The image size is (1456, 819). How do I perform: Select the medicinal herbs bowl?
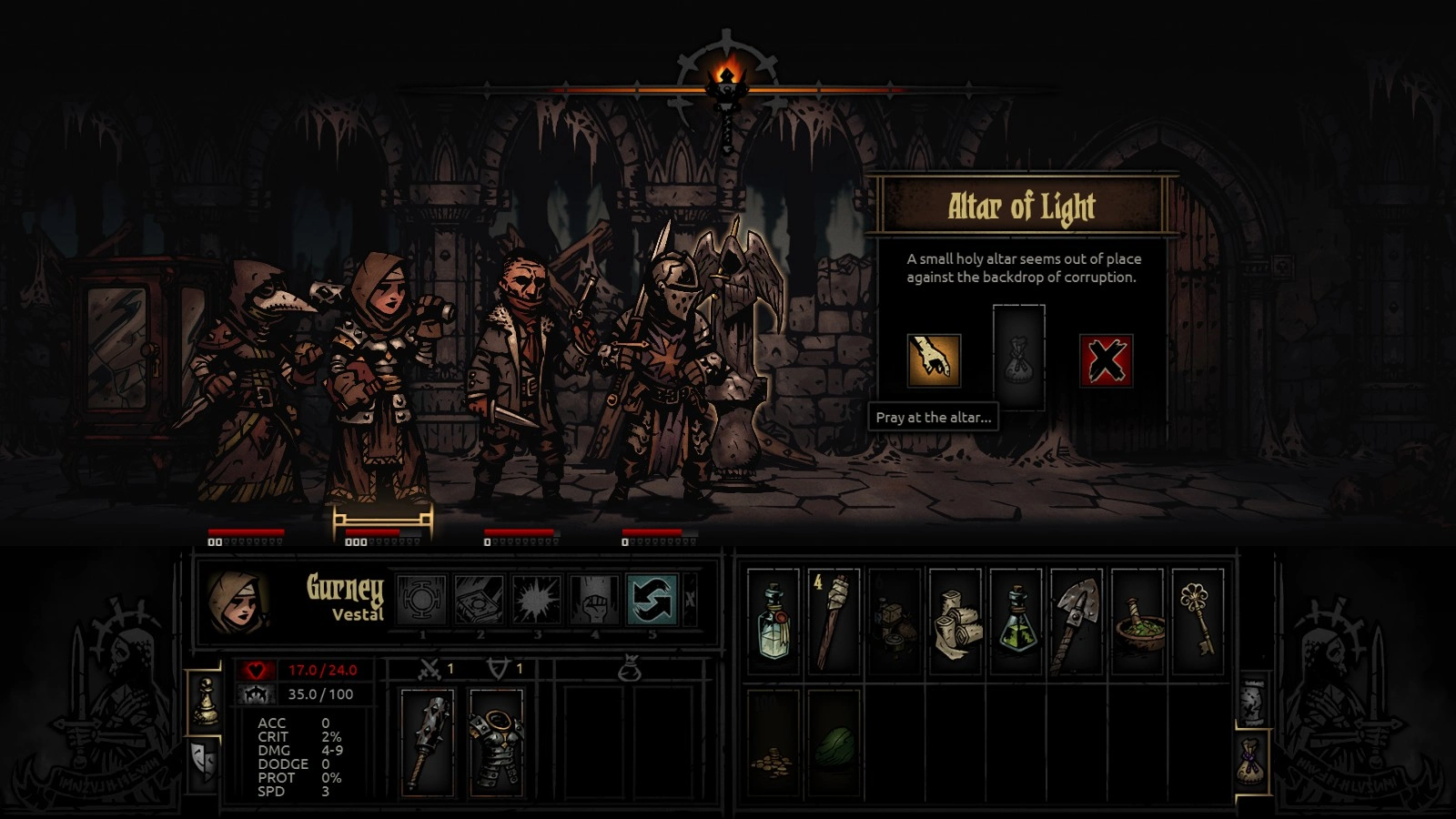1137,622
